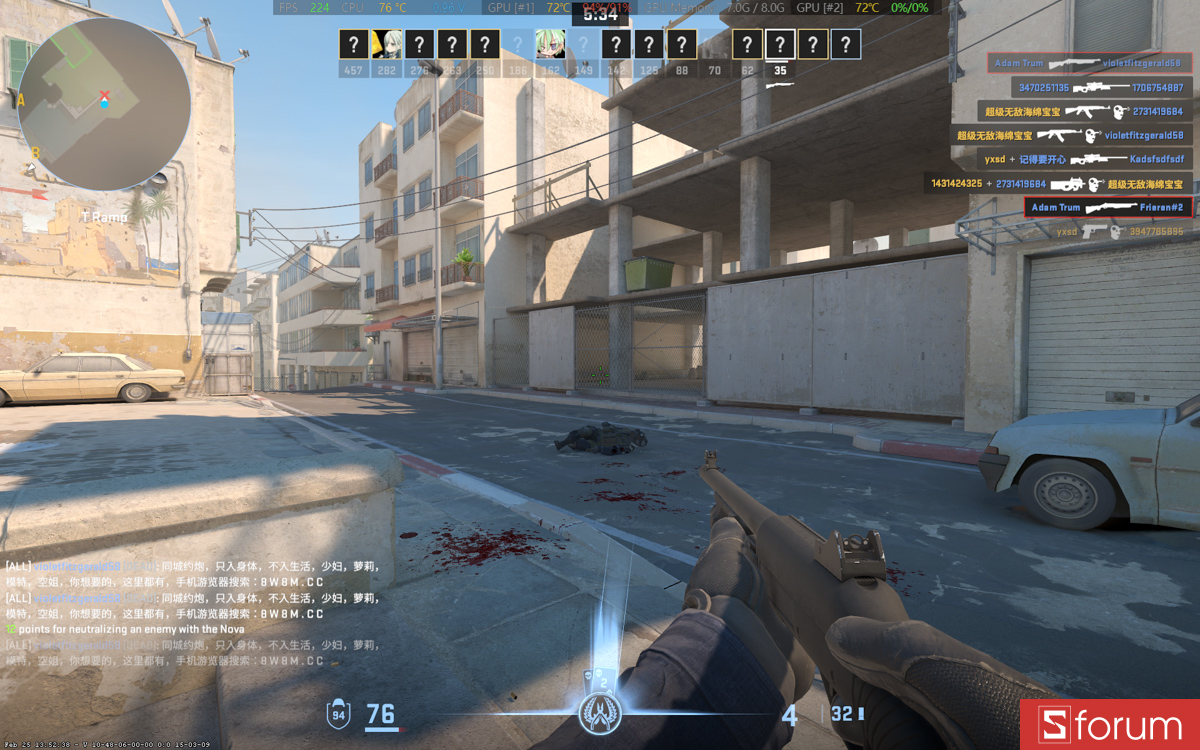Click the circular radar minimap
The height and width of the screenshot is (750, 1200).
point(104,103)
